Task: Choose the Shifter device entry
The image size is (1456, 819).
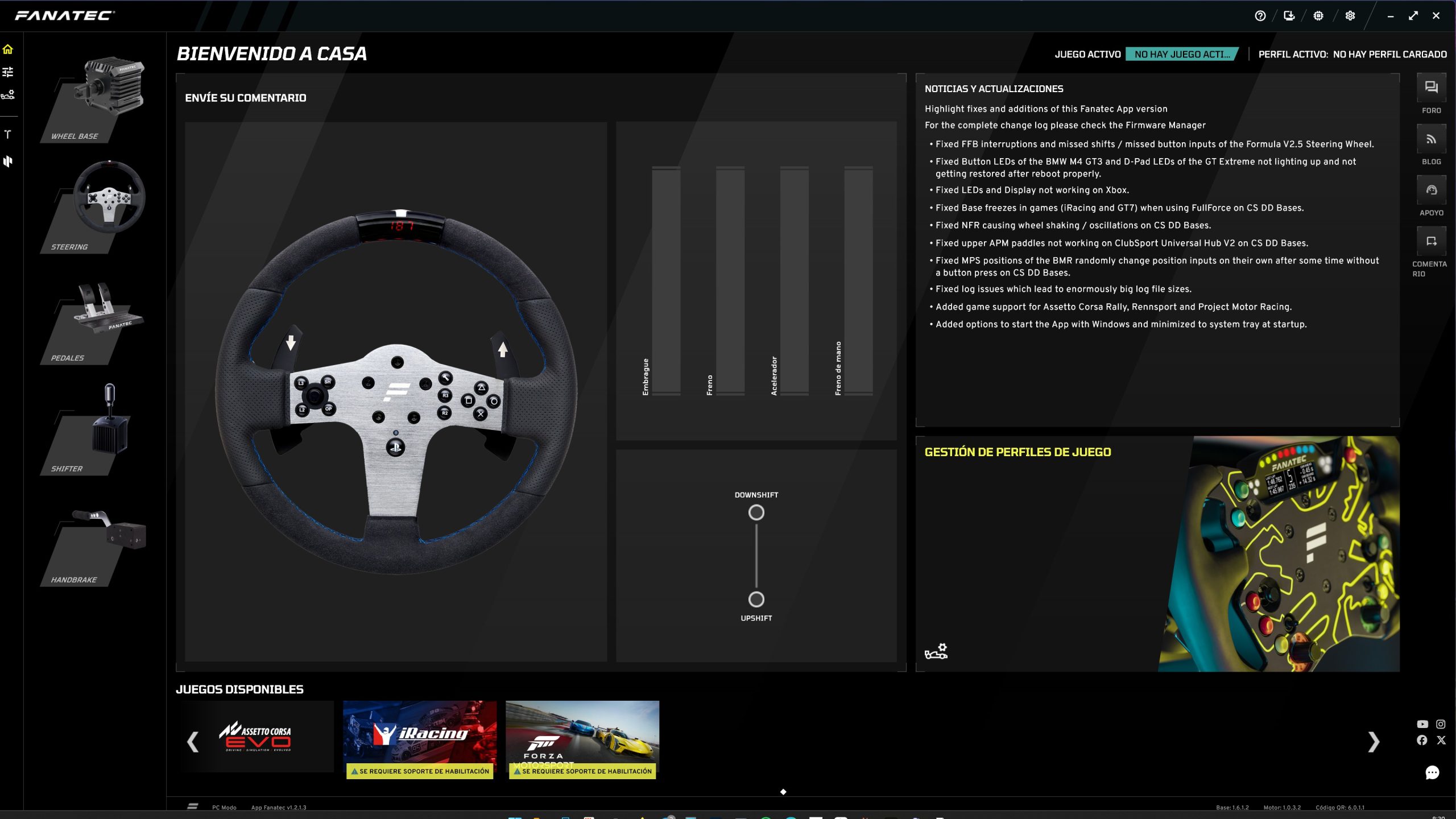Action: point(94,429)
